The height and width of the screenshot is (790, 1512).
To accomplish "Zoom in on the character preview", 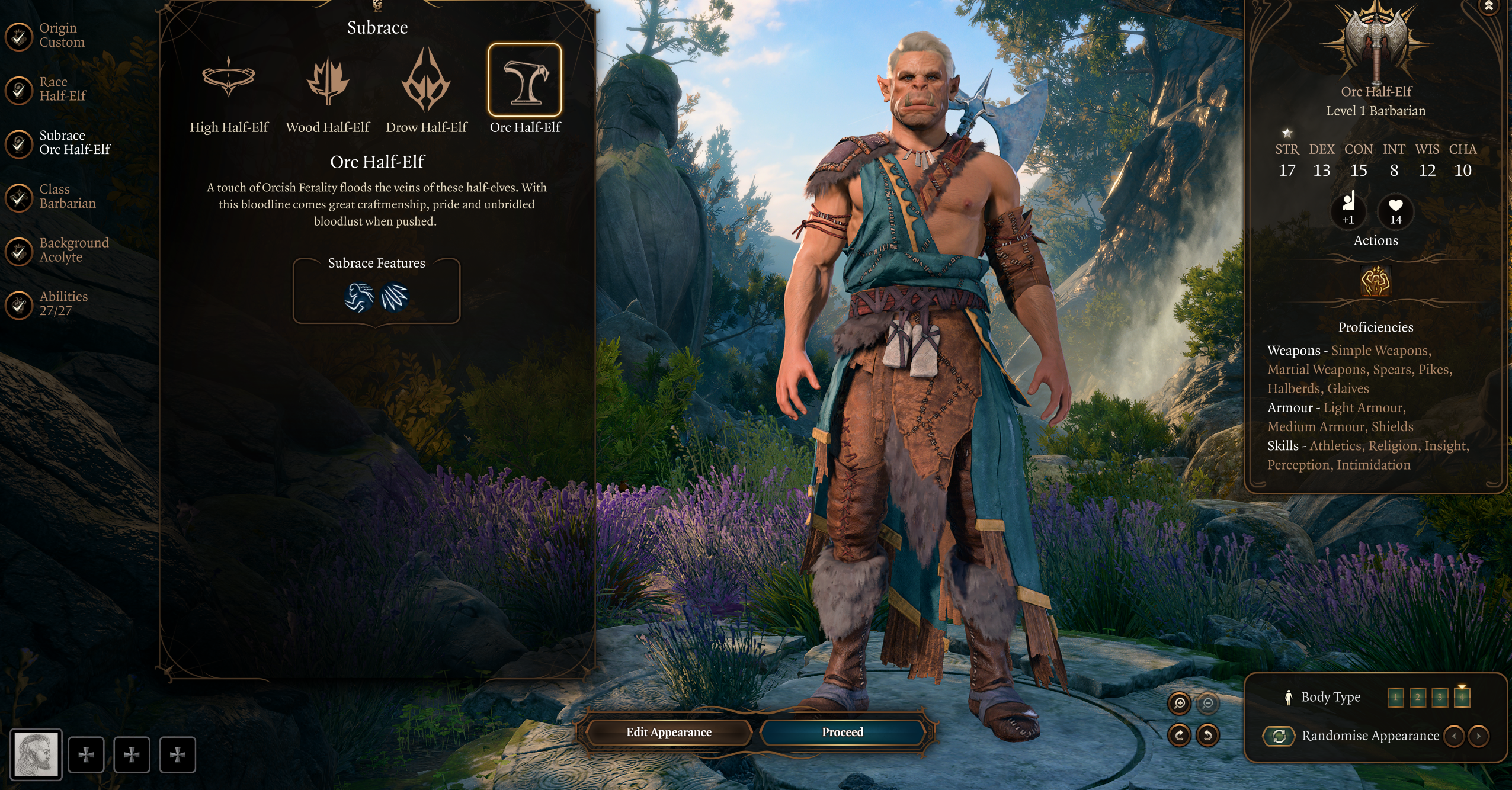I will pyautogui.click(x=1180, y=703).
